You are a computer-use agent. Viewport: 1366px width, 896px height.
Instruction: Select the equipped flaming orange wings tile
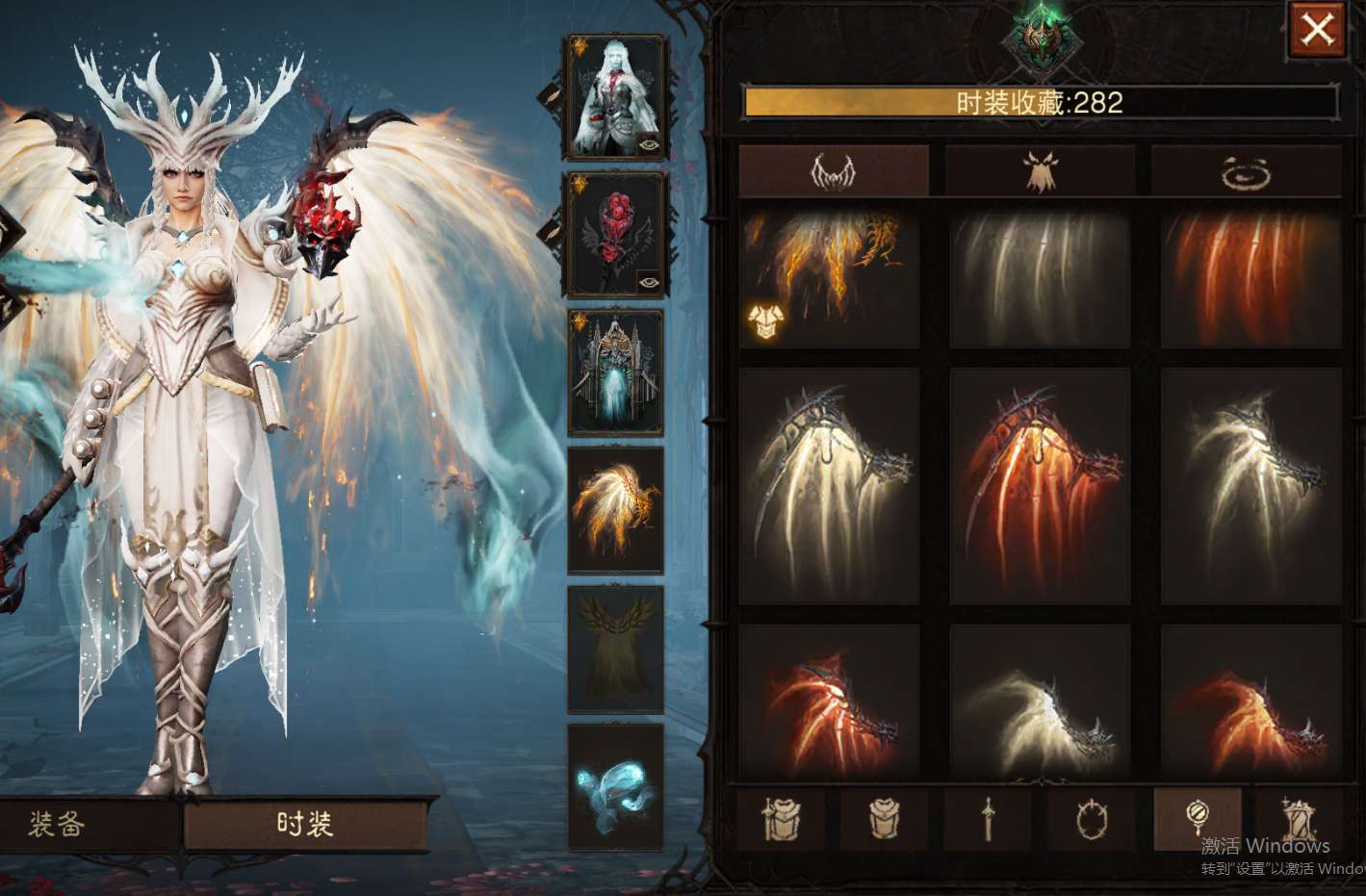pos(830,279)
